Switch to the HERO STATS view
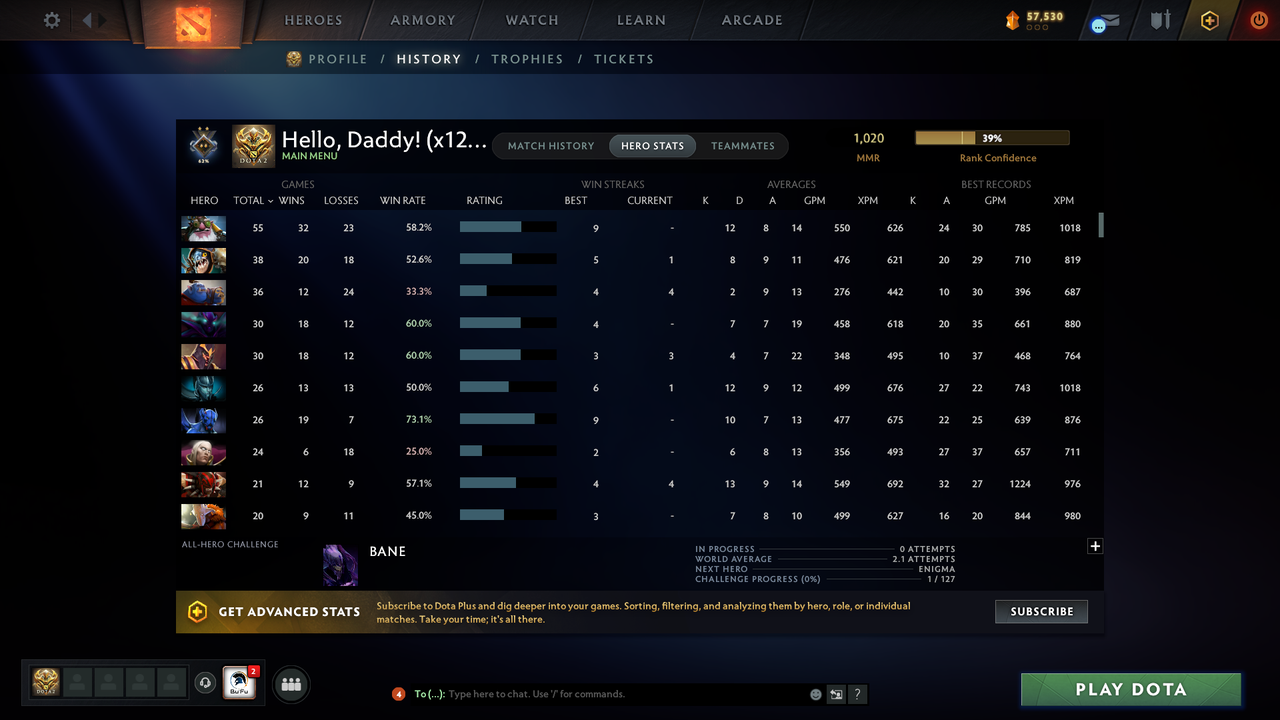Screen dimensions: 1280x720 pyautogui.click(x=652, y=145)
